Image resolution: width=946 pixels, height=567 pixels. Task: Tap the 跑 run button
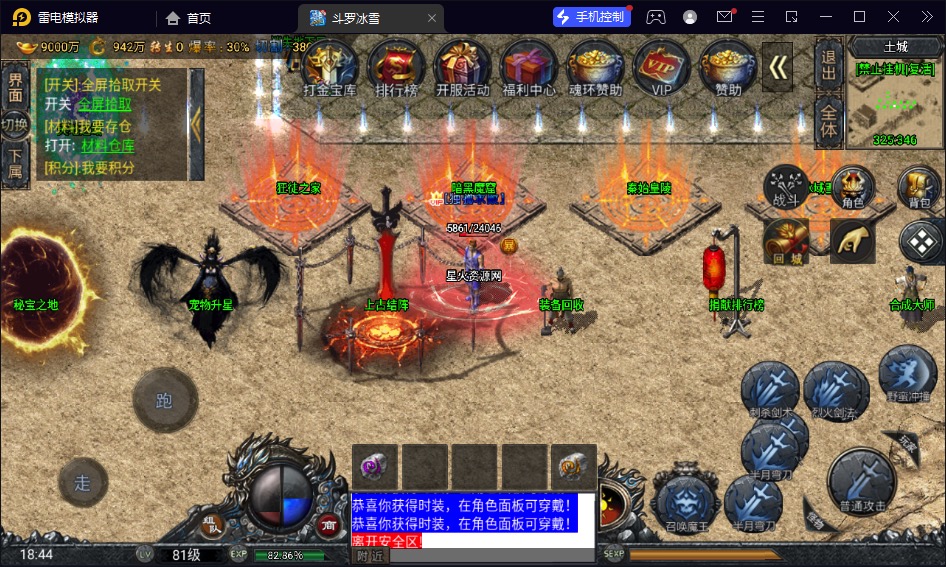point(165,401)
